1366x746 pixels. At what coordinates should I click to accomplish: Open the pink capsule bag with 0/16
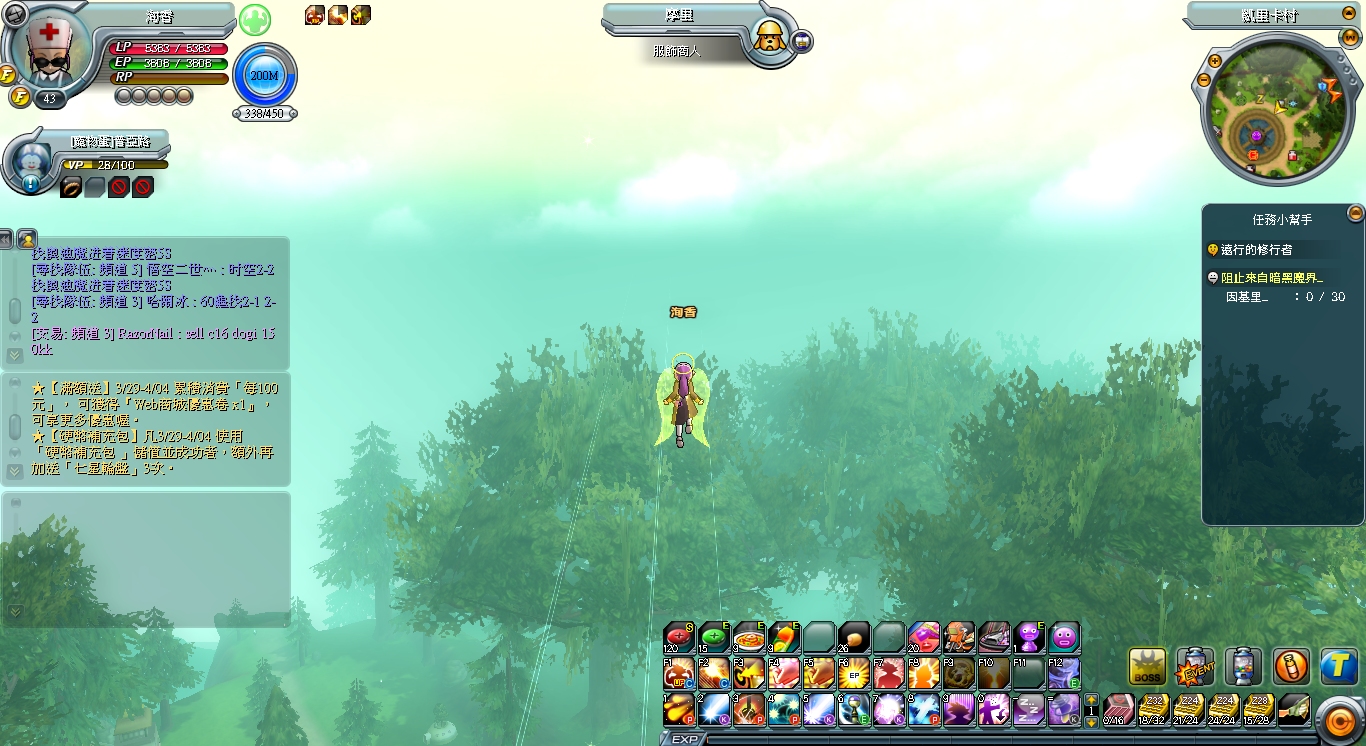pyautogui.click(x=1118, y=709)
